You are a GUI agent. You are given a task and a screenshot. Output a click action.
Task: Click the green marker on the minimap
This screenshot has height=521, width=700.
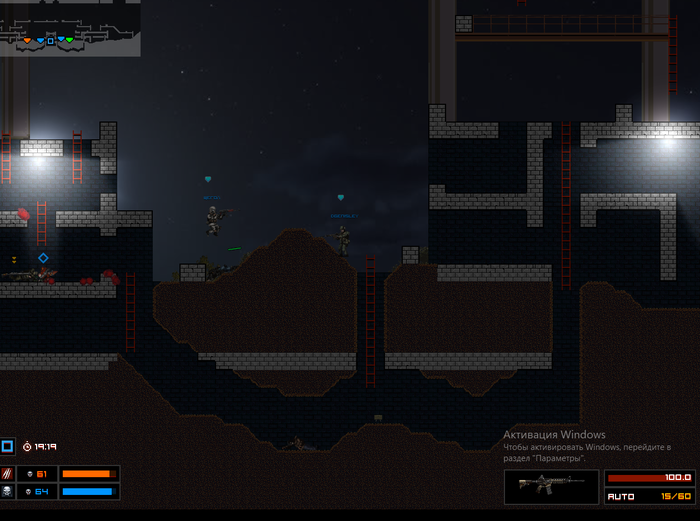pos(70,40)
